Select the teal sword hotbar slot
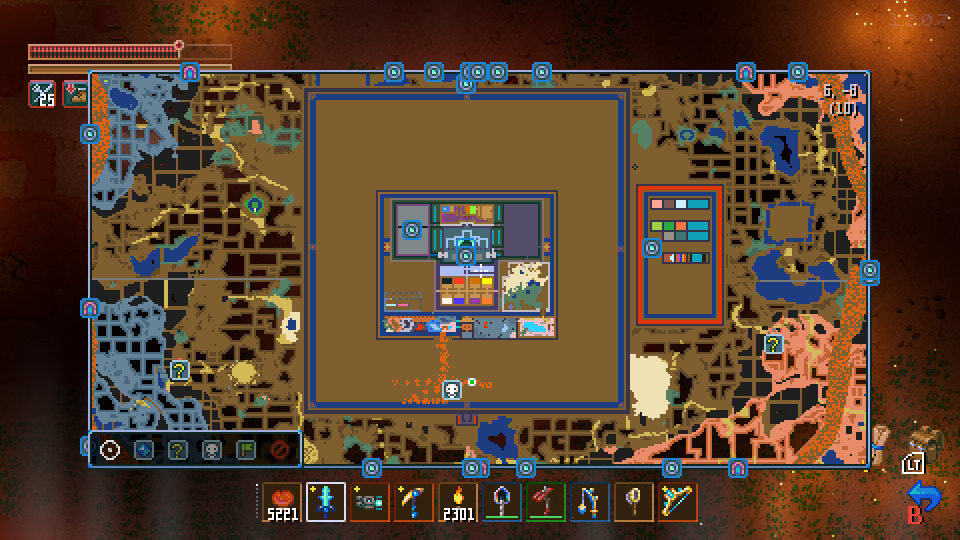960x540 pixels. pos(326,502)
